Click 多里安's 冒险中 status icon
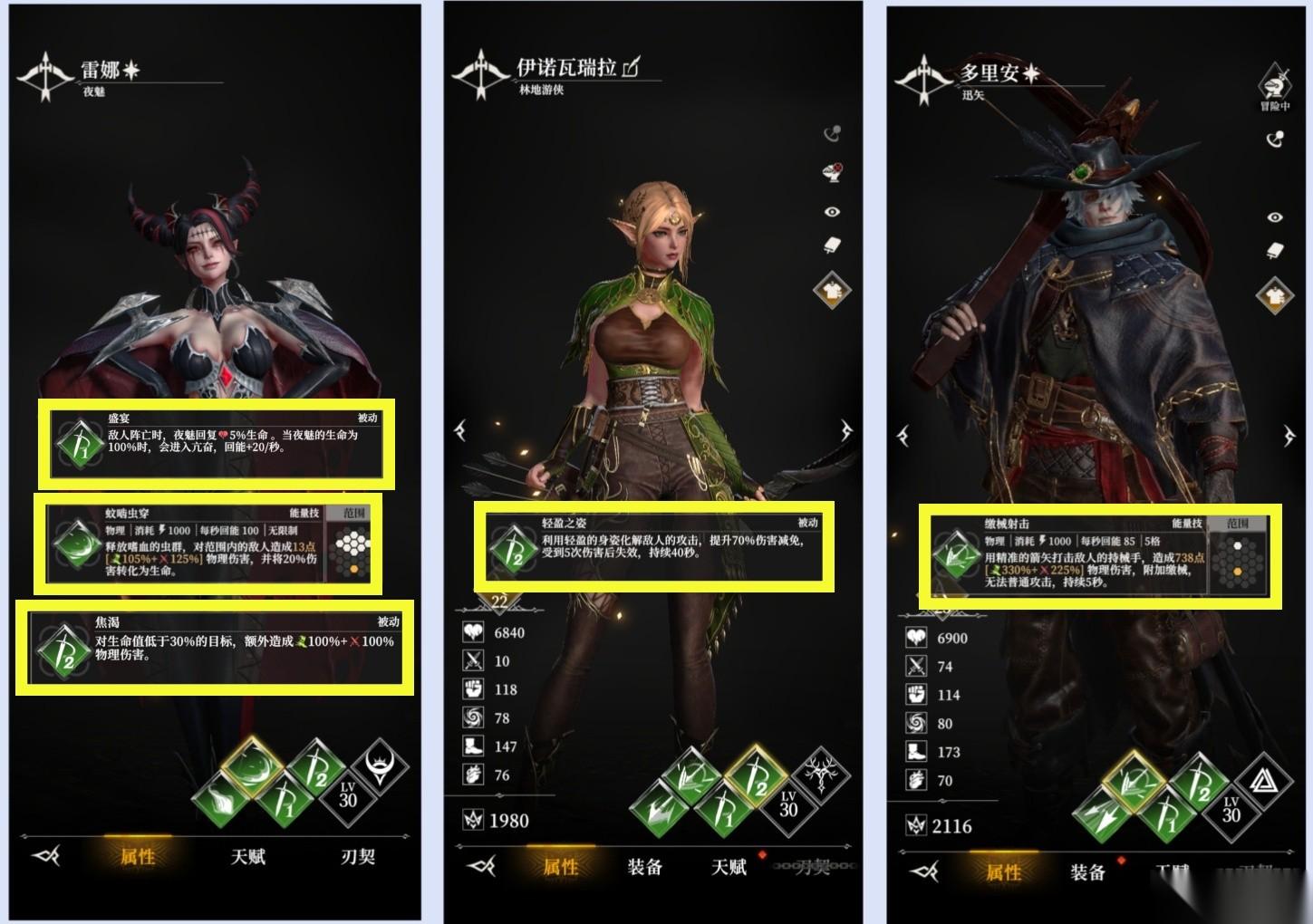This screenshot has width=1313, height=924. [1274, 88]
